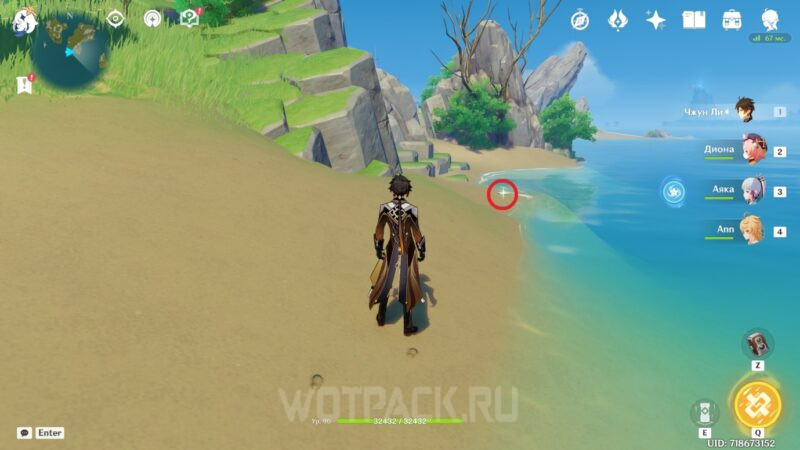Switch to Ann in the party
800x450 pixels.
coord(751,230)
